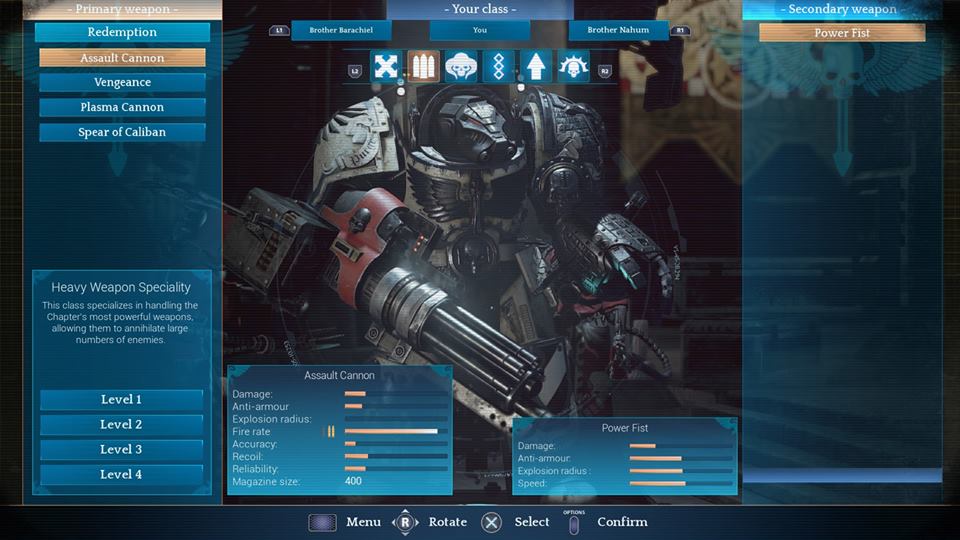Pick the stacked diamonds class icon

coord(498,67)
